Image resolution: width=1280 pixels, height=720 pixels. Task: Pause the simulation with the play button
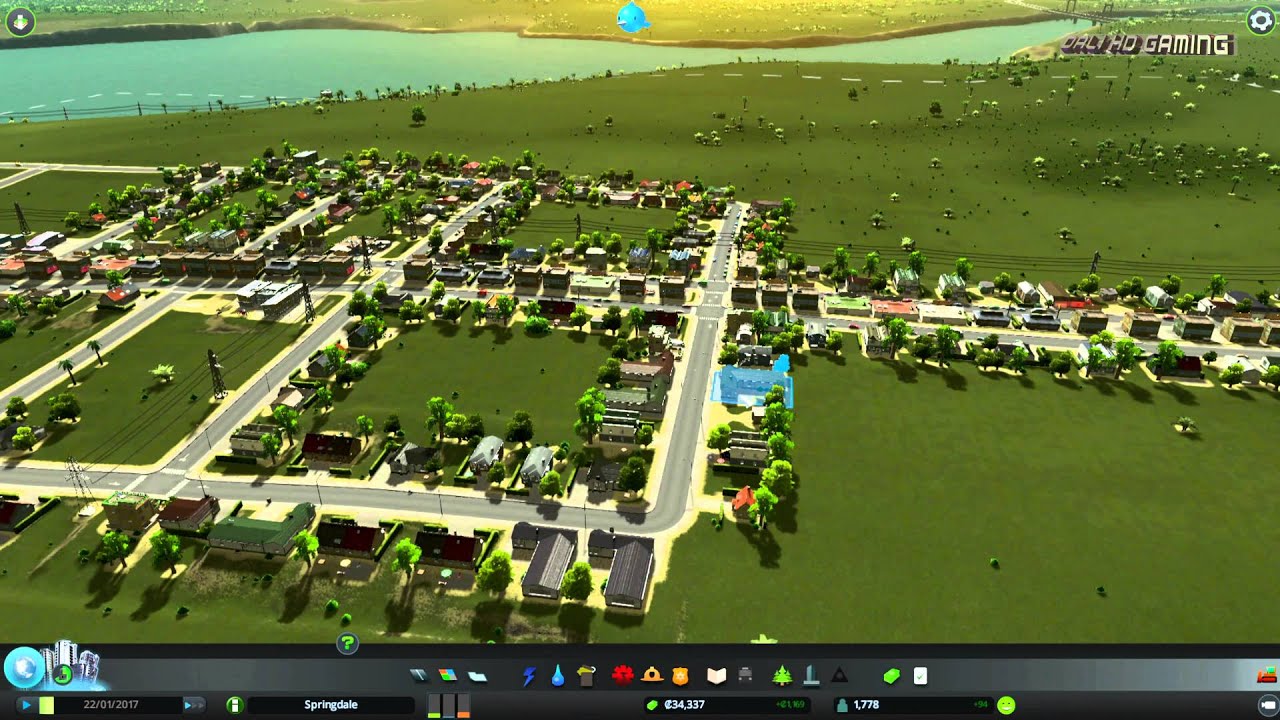point(25,704)
